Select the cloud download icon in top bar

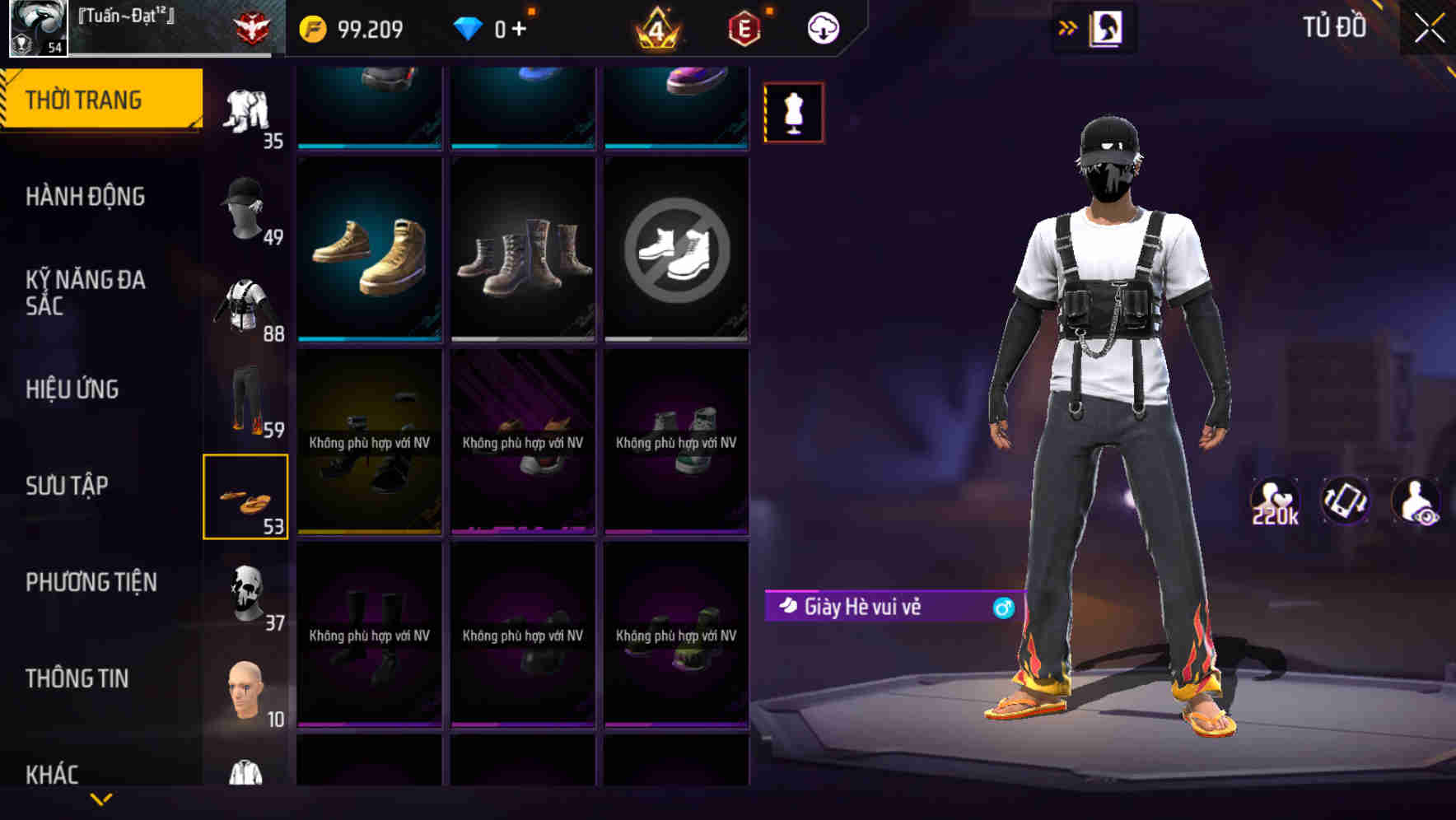point(825,26)
